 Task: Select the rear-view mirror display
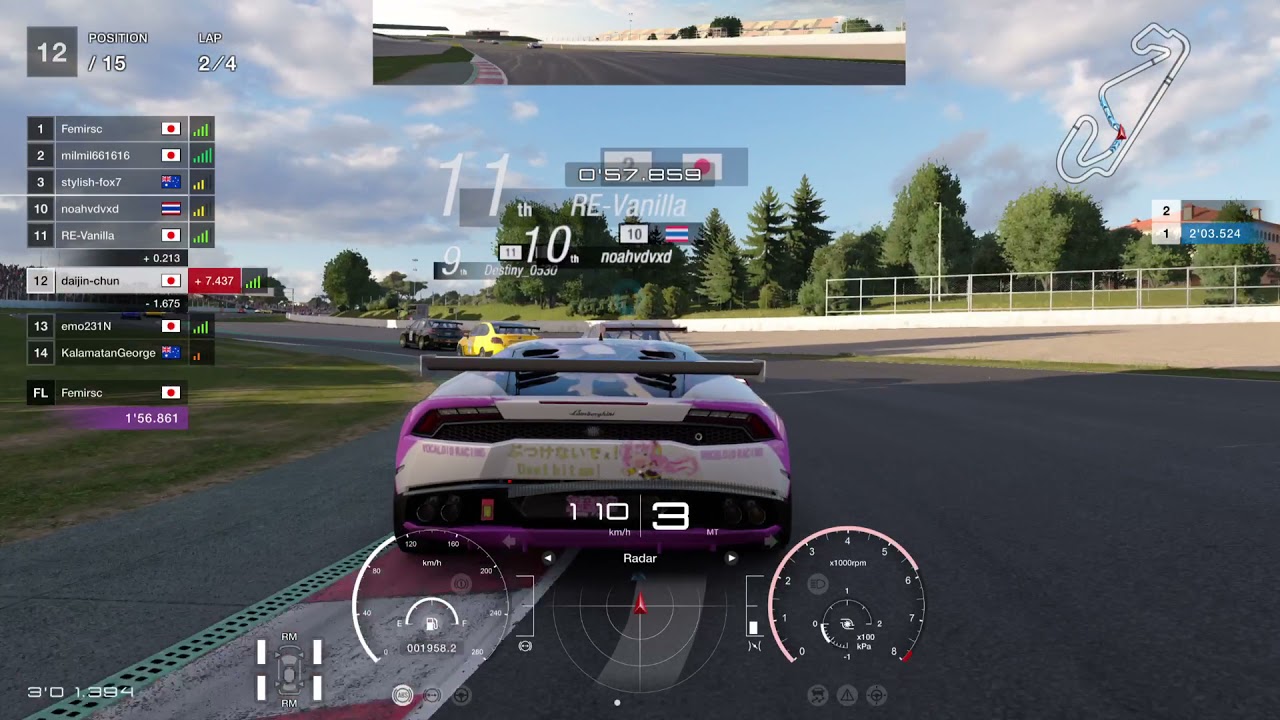pyautogui.click(x=638, y=43)
